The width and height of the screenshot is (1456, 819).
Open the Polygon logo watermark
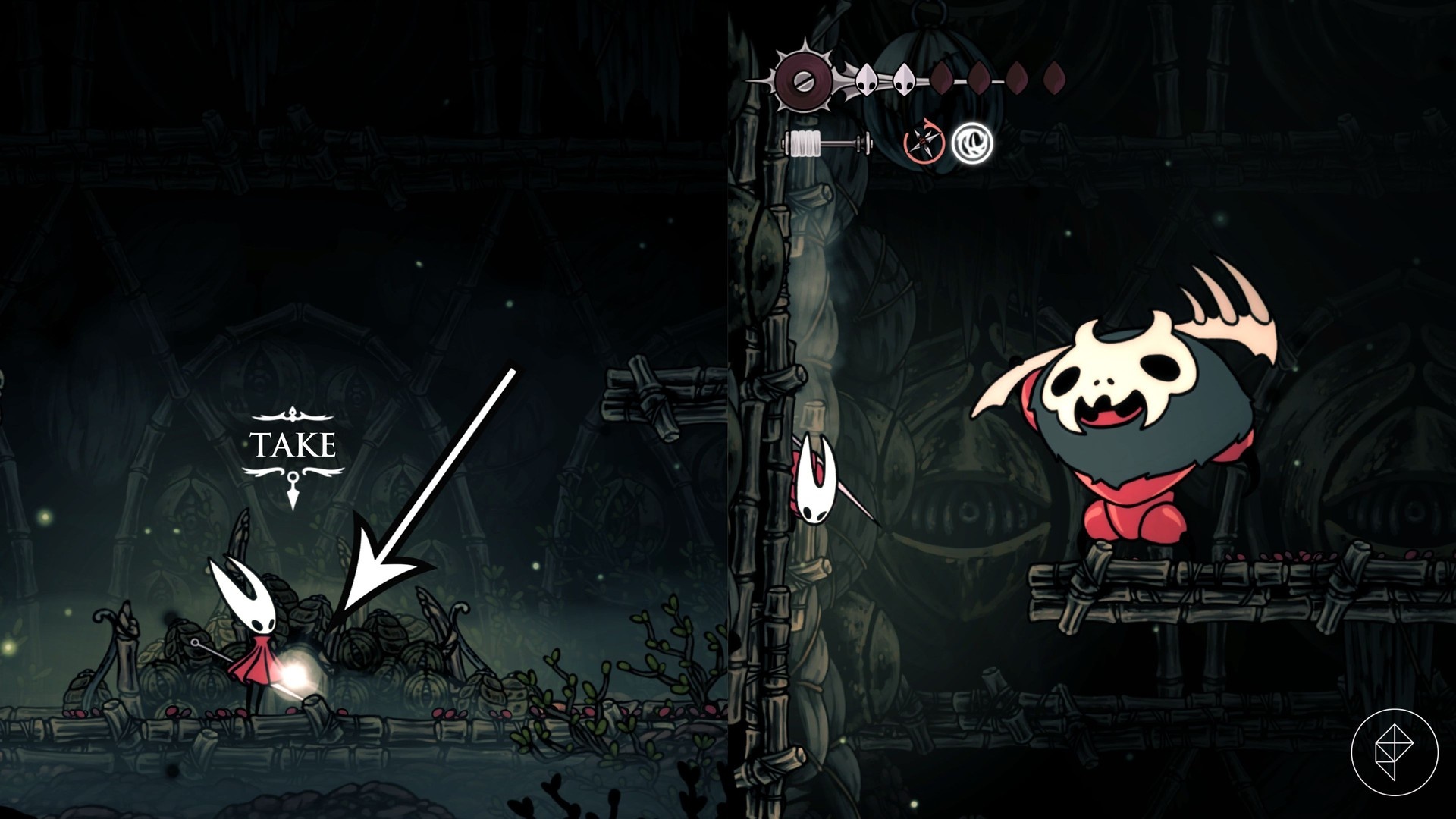pos(1394,752)
